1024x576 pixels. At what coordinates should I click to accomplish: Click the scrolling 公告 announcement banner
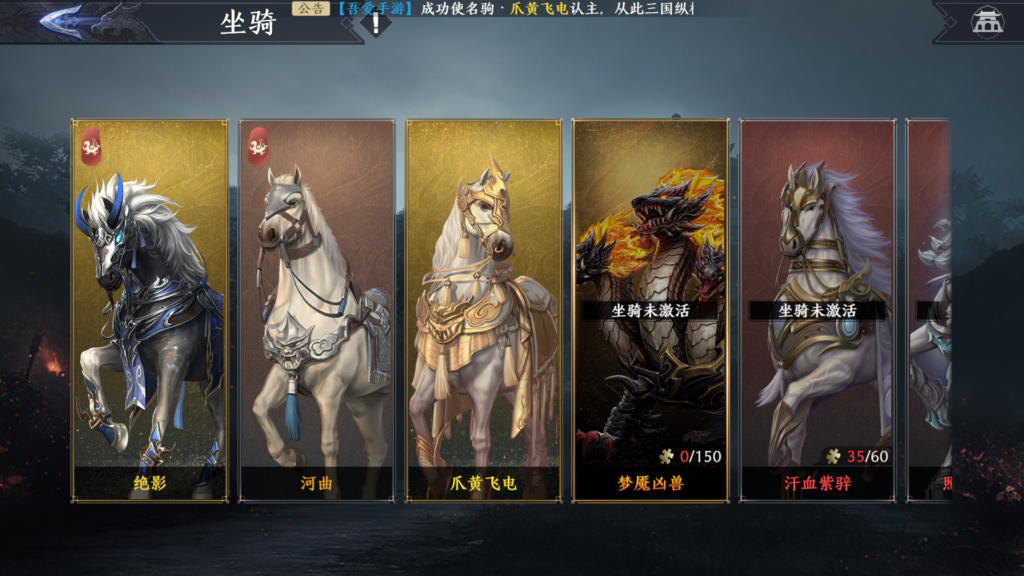click(500, 9)
